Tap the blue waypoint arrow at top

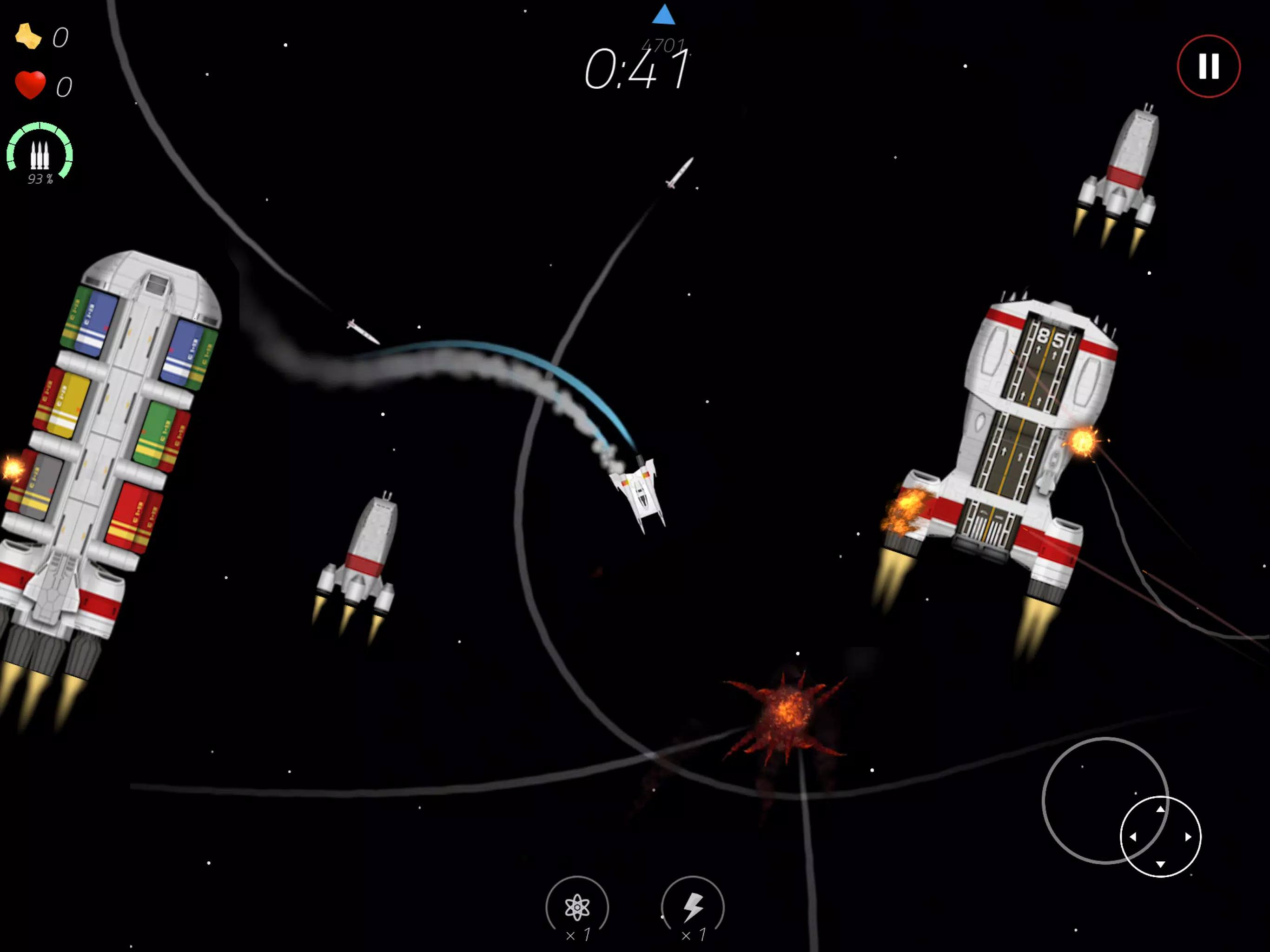click(664, 15)
